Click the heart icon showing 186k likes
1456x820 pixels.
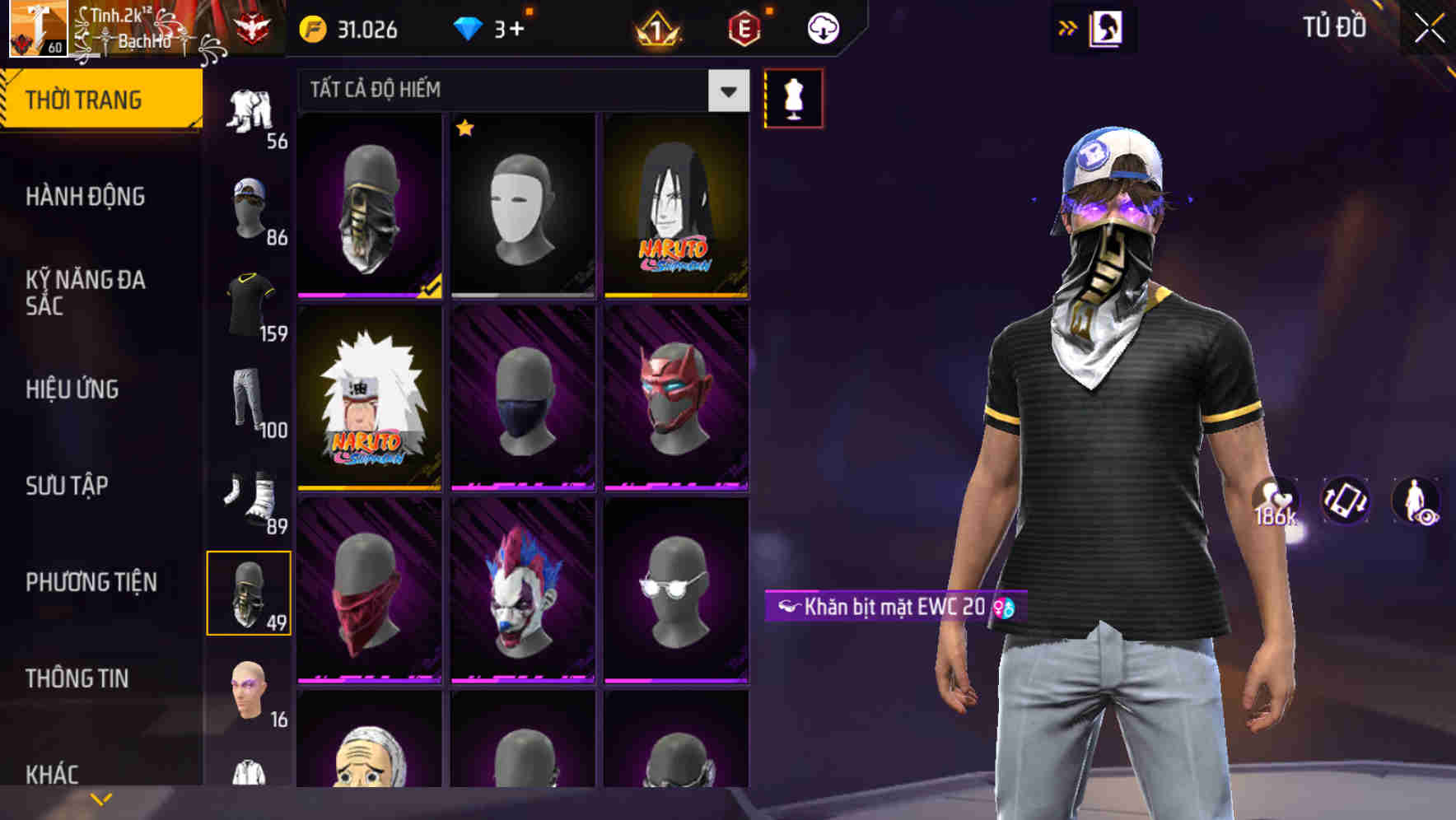pos(1276,500)
